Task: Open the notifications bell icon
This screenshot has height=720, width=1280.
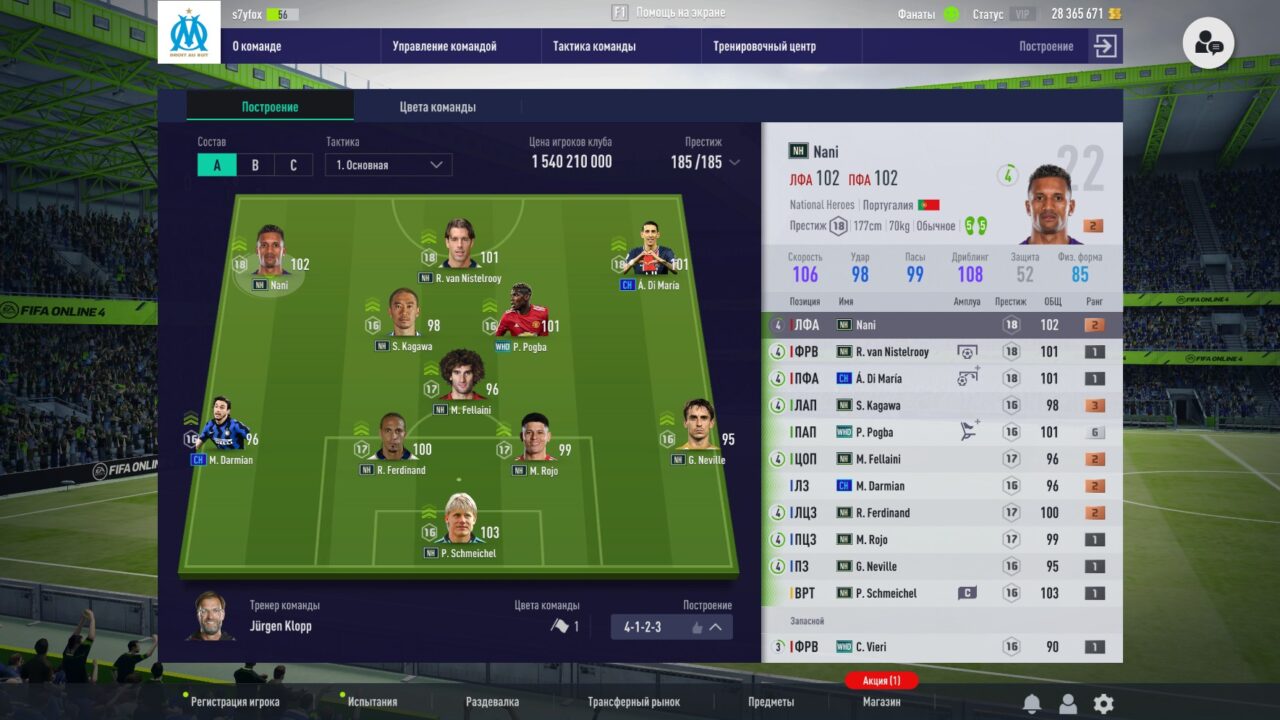Action: click(1031, 701)
